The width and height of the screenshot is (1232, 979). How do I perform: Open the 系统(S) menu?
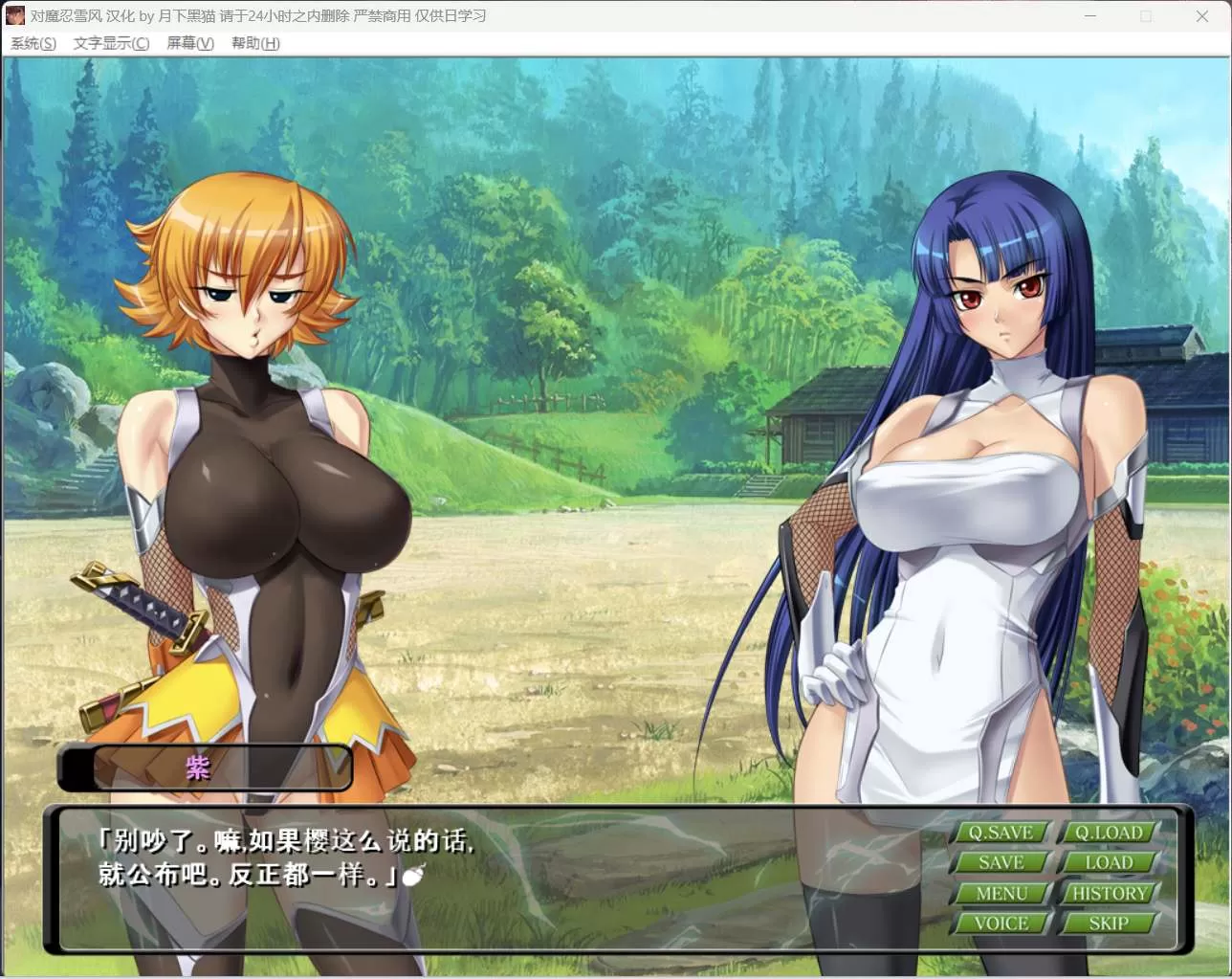[33, 43]
